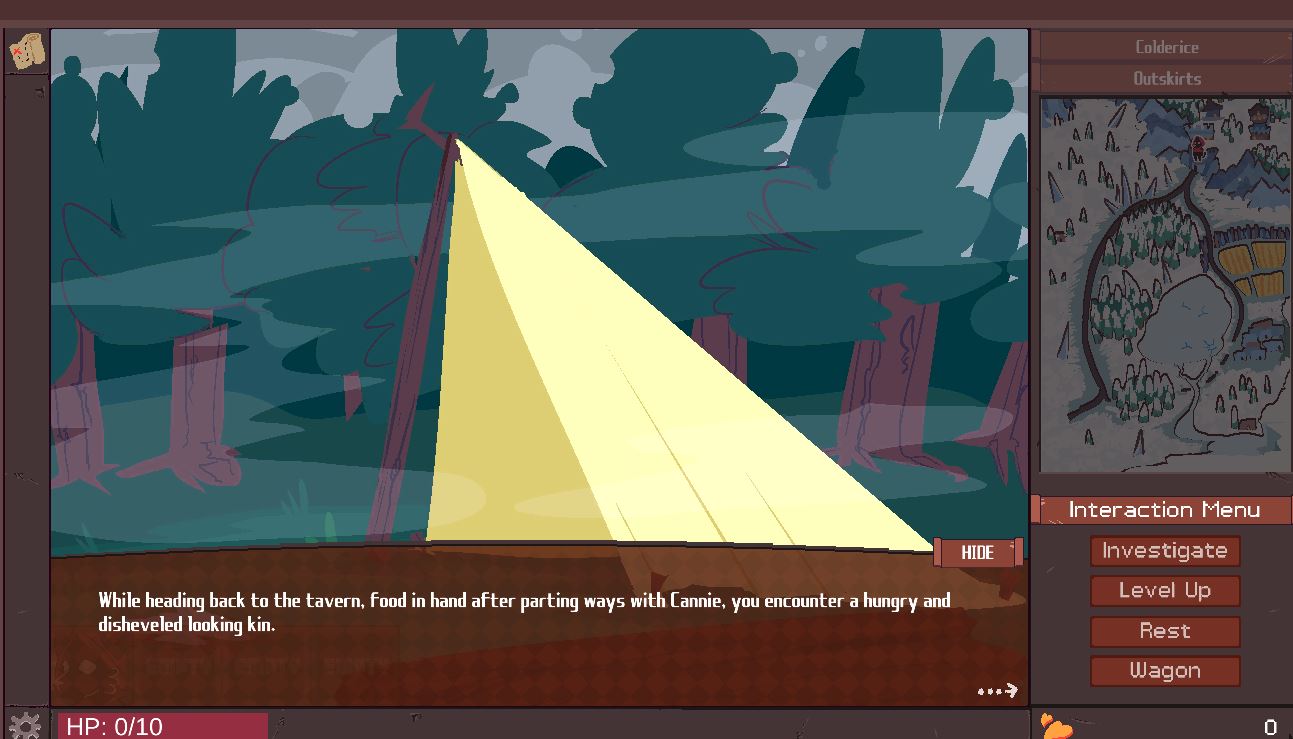The width and height of the screenshot is (1293, 739).
Task: Select the Rest option
Action: pos(1164,631)
